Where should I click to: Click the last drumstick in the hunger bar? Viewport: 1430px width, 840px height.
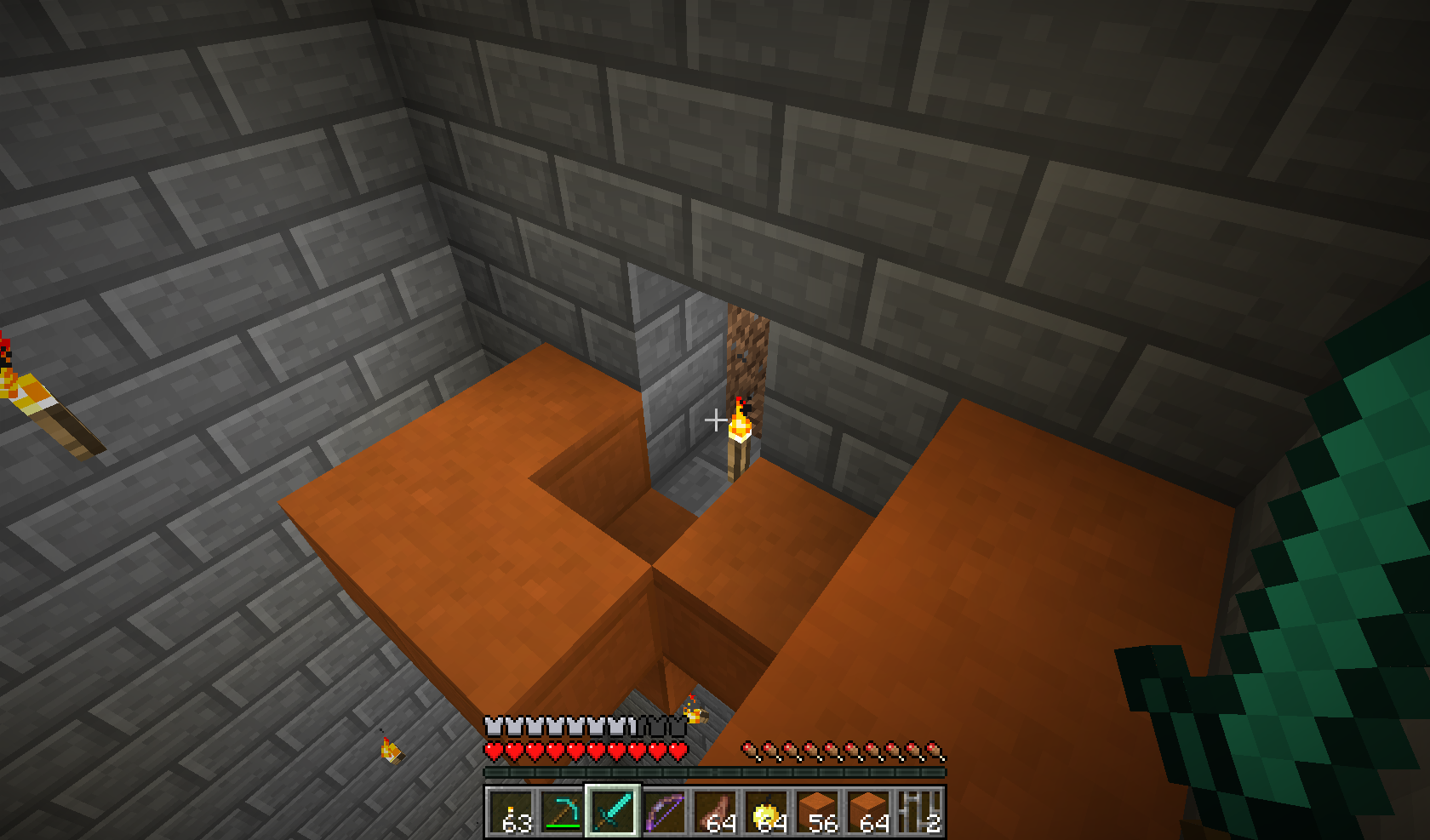936,751
